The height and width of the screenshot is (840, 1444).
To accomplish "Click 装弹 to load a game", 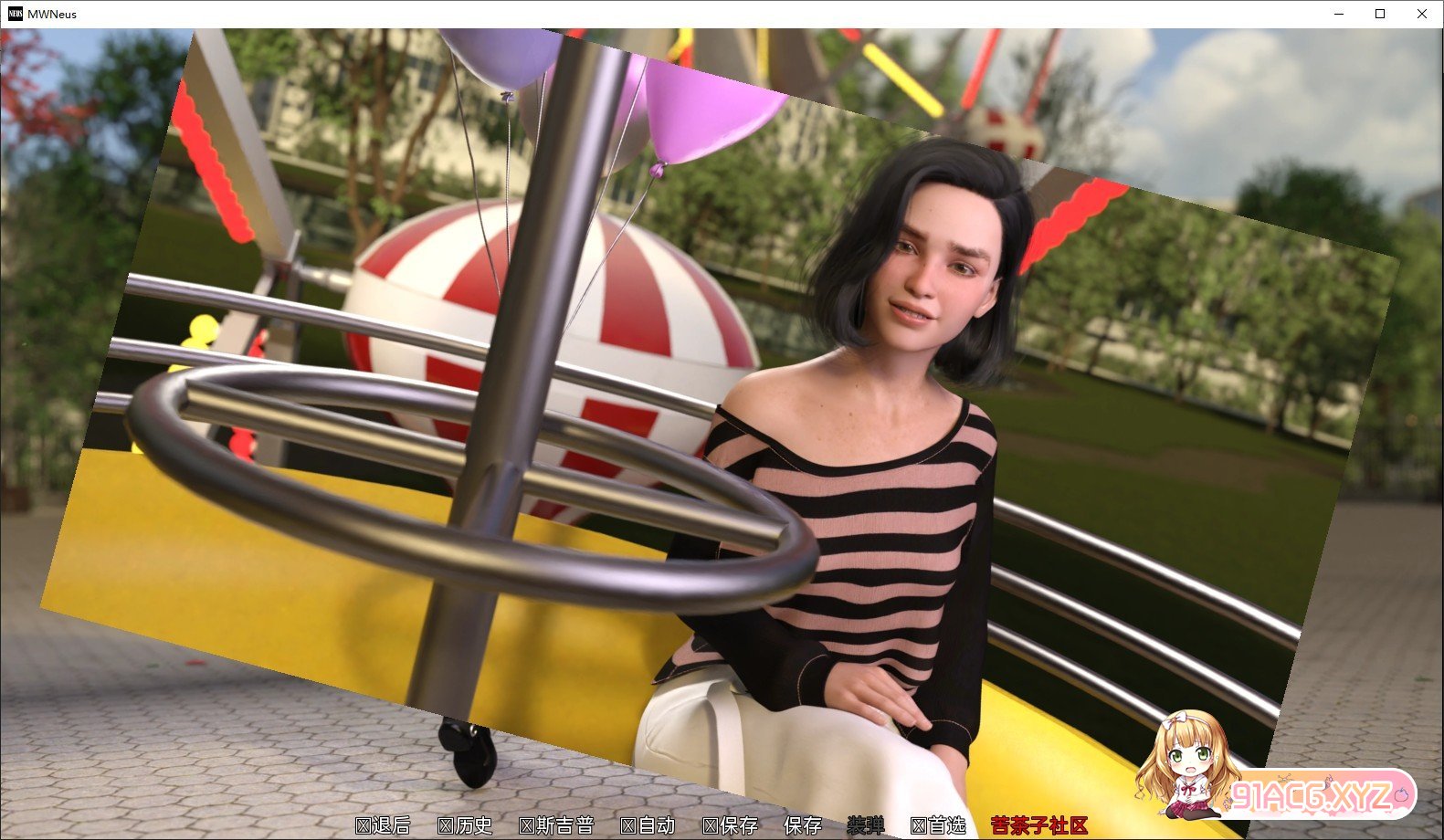I will 868,825.
